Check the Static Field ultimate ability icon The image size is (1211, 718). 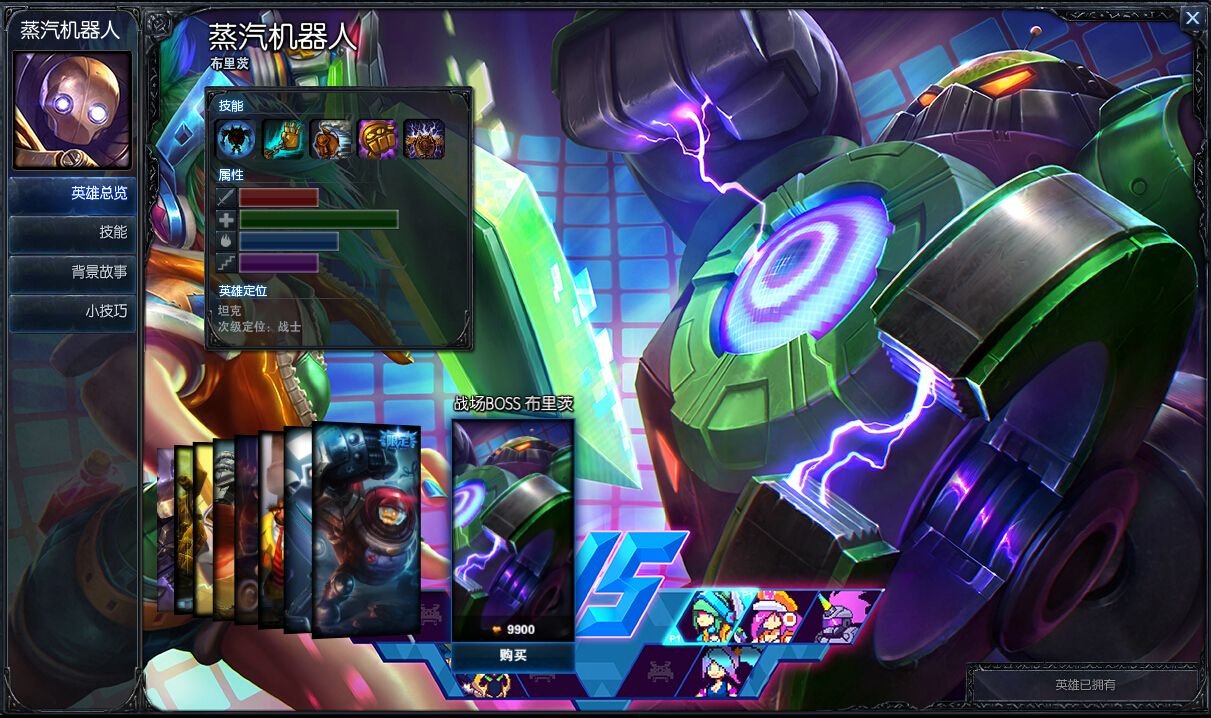click(x=424, y=139)
